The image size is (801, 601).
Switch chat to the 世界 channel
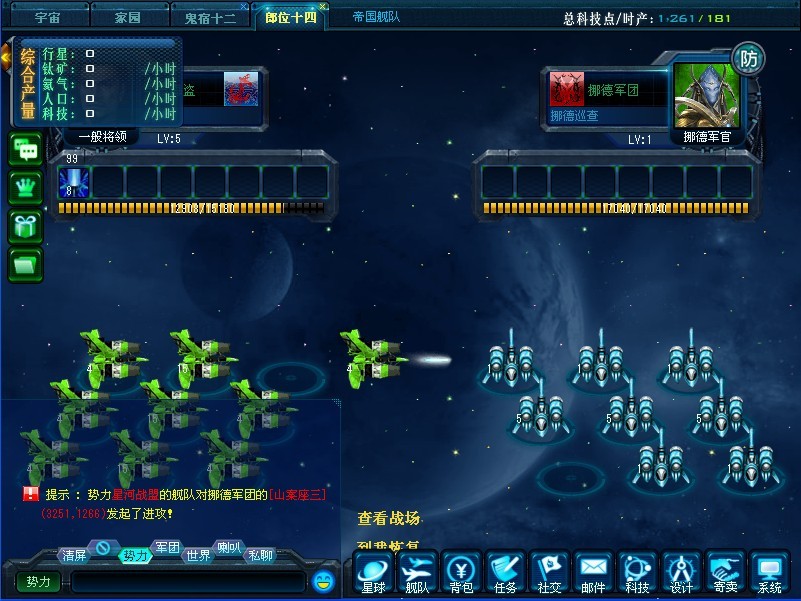coord(199,555)
